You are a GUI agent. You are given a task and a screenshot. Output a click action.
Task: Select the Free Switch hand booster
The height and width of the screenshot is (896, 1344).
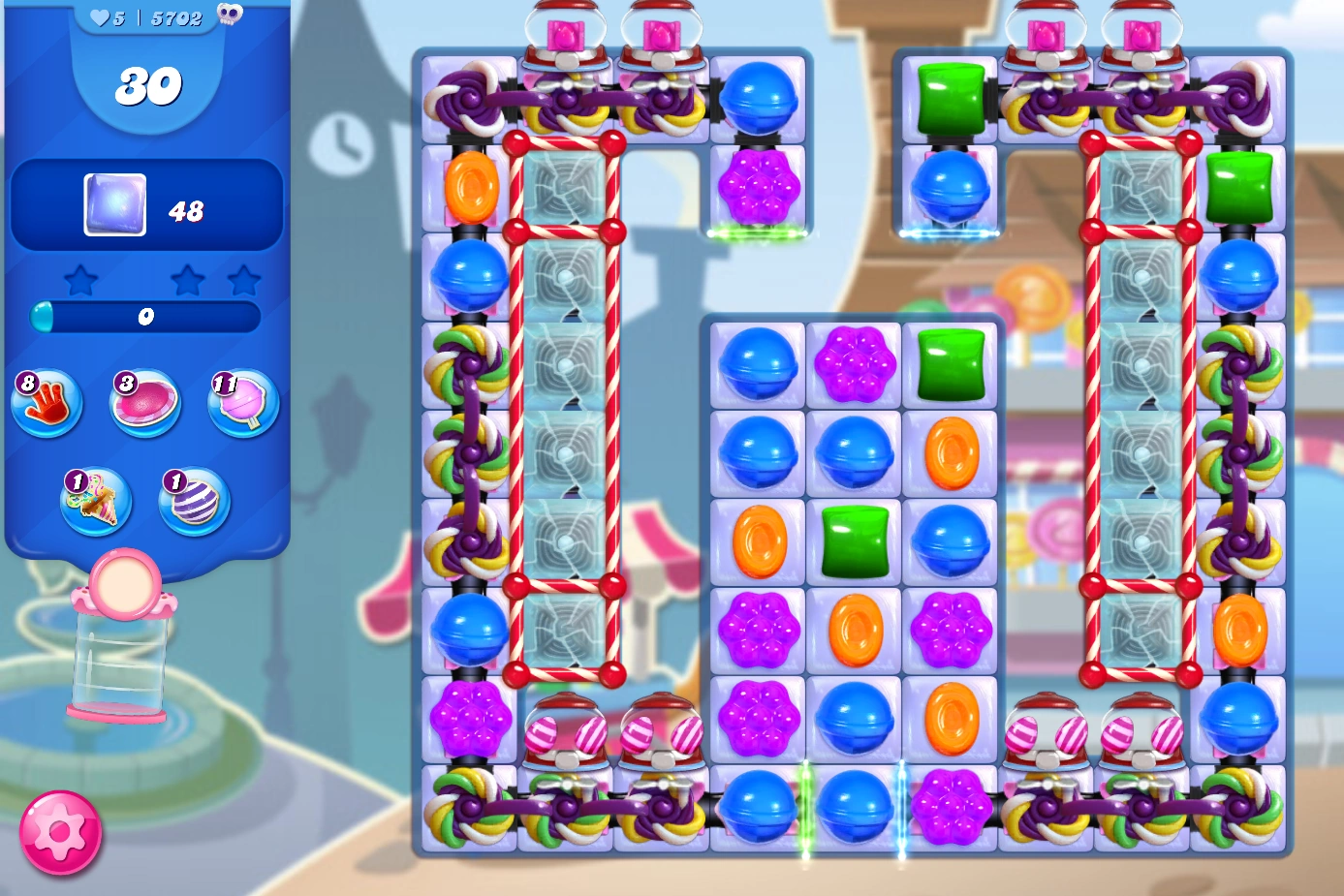(46, 403)
